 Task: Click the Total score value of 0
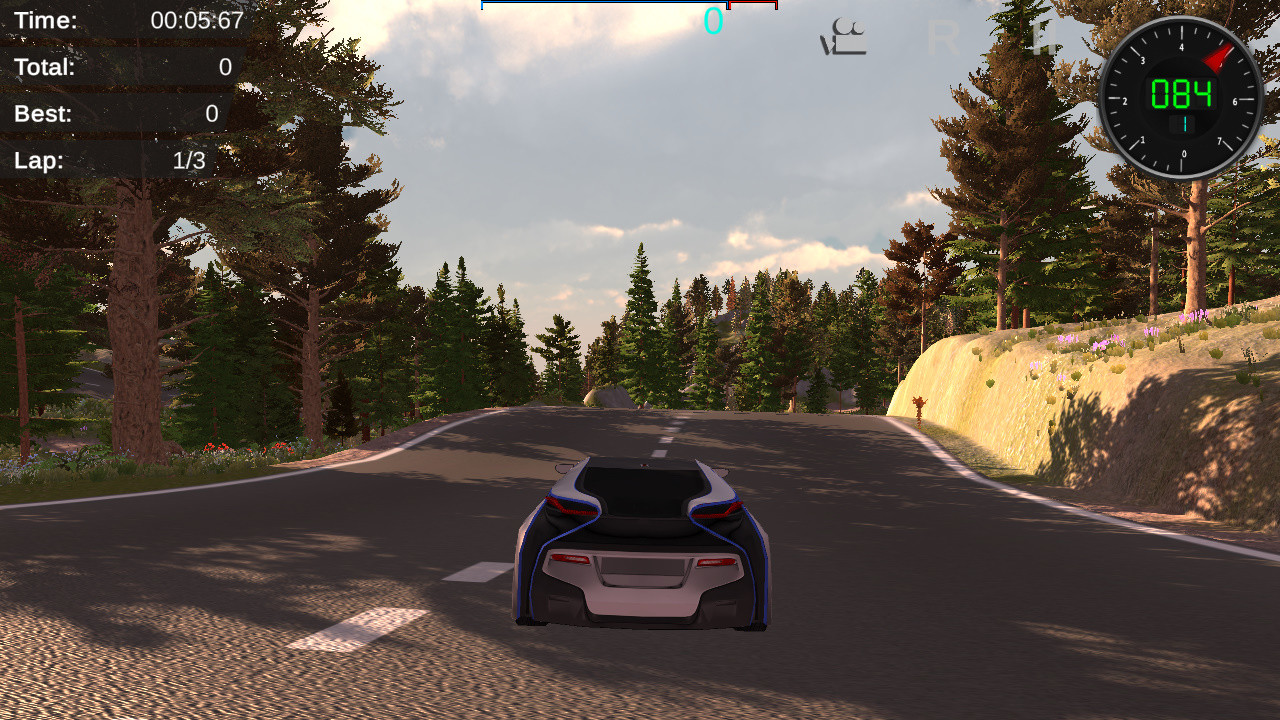[x=224, y=68]
